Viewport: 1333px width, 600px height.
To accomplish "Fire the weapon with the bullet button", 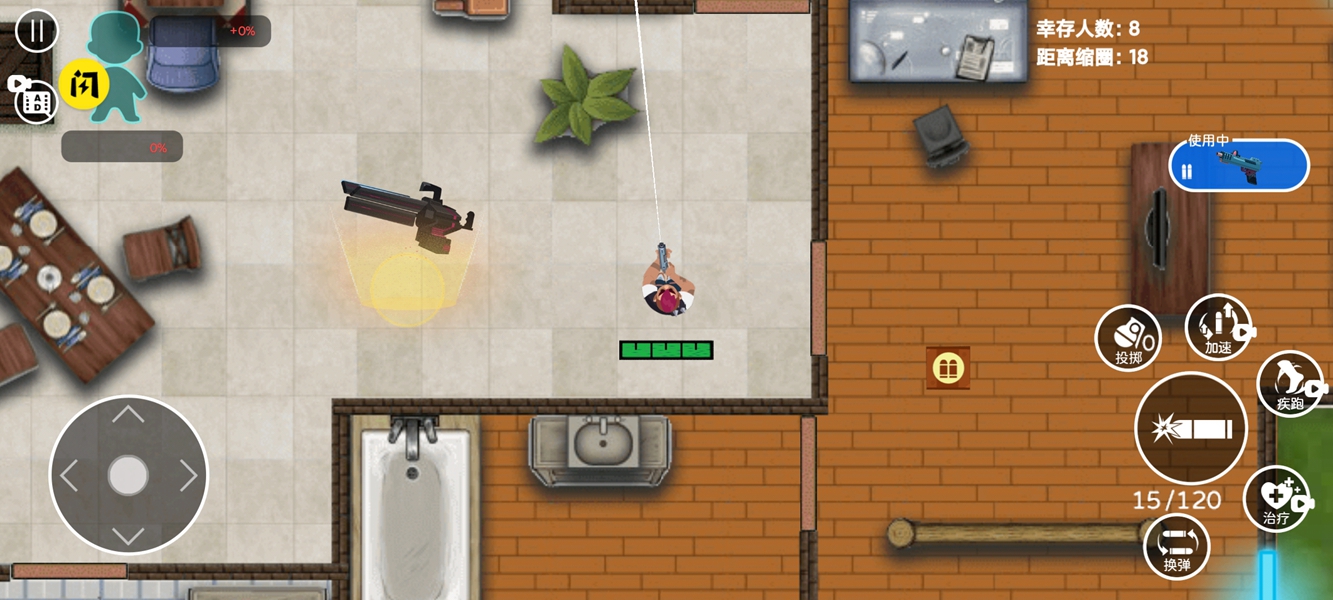I will (1191, 428).
